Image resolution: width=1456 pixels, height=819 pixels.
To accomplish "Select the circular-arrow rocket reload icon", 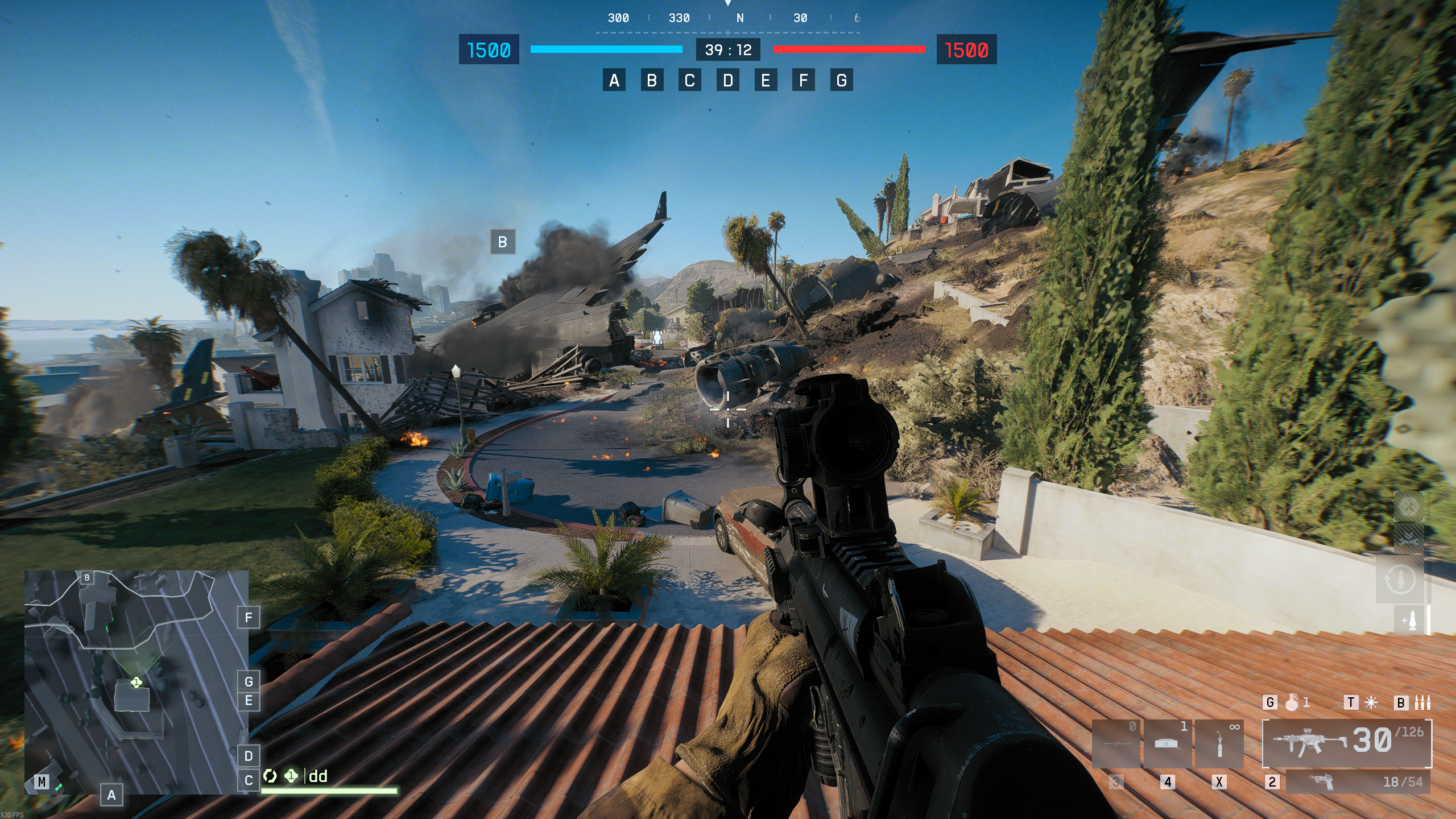I will pos(1399,580).
